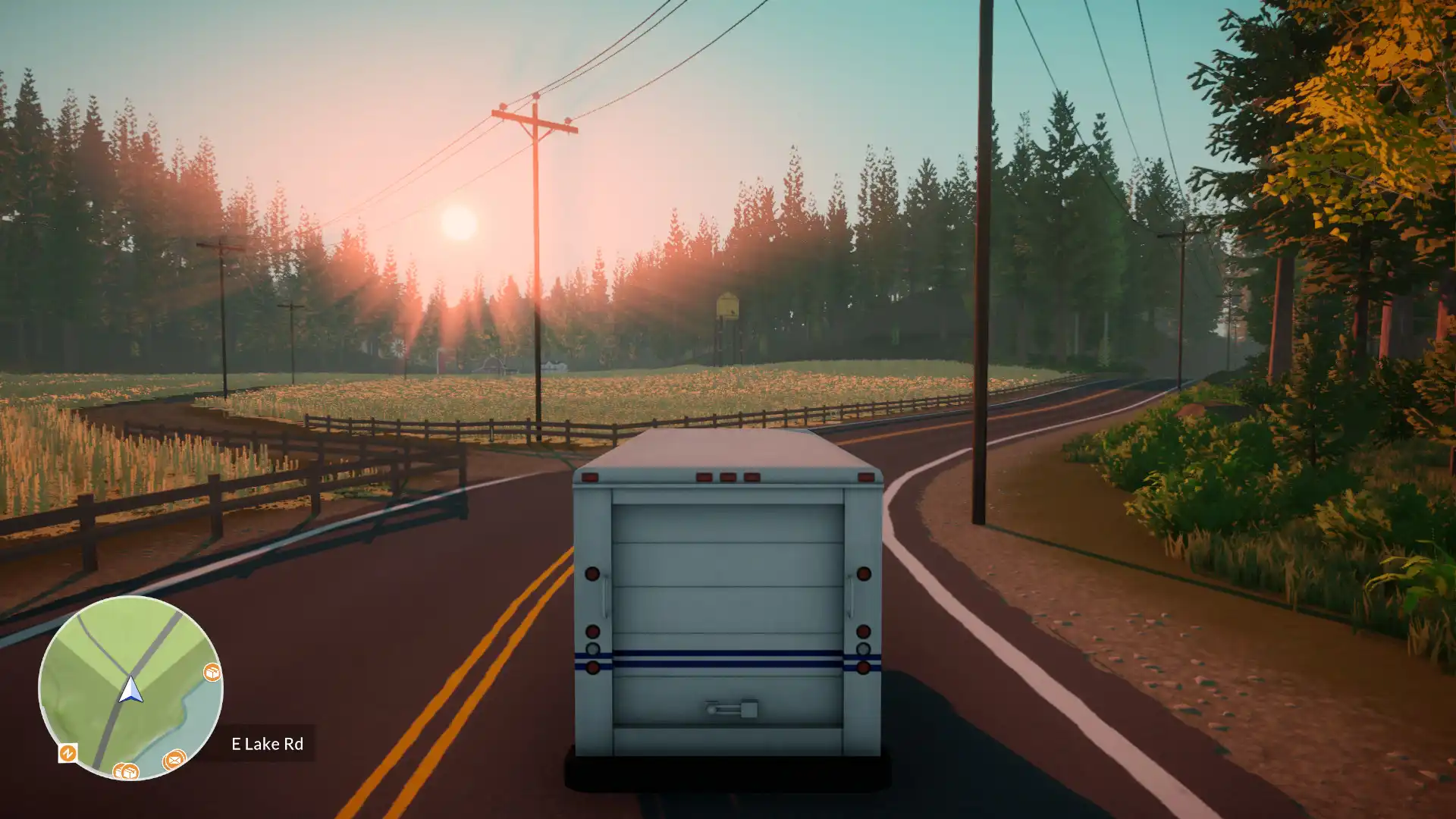
Task: Click the yellow roadside sign ahead
Action: [728, 307]
